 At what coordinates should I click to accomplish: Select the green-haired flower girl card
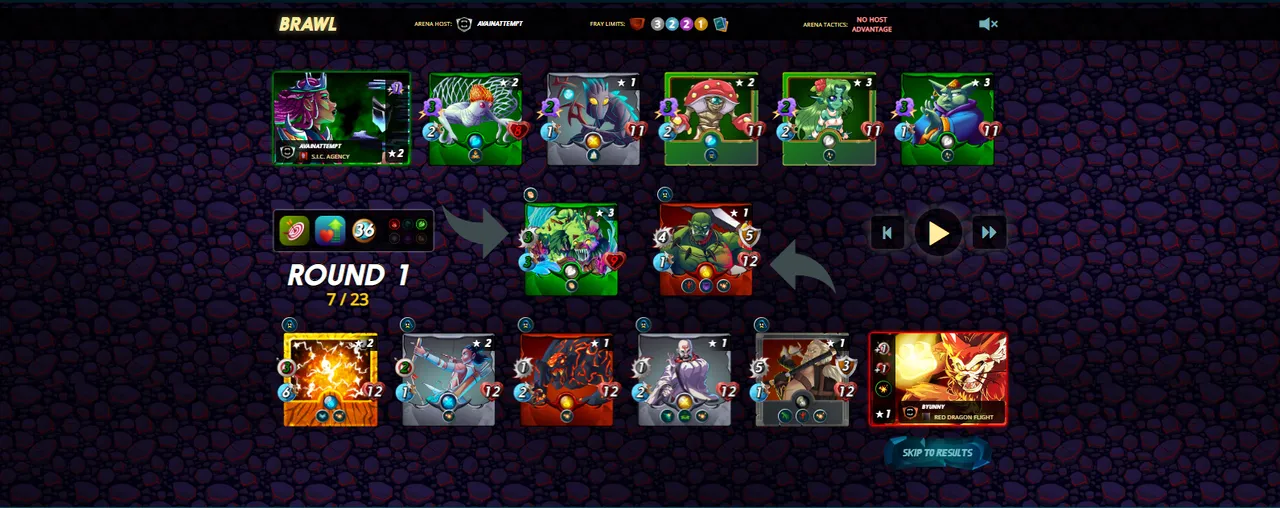pyautogui.click(x=829, y=119)
